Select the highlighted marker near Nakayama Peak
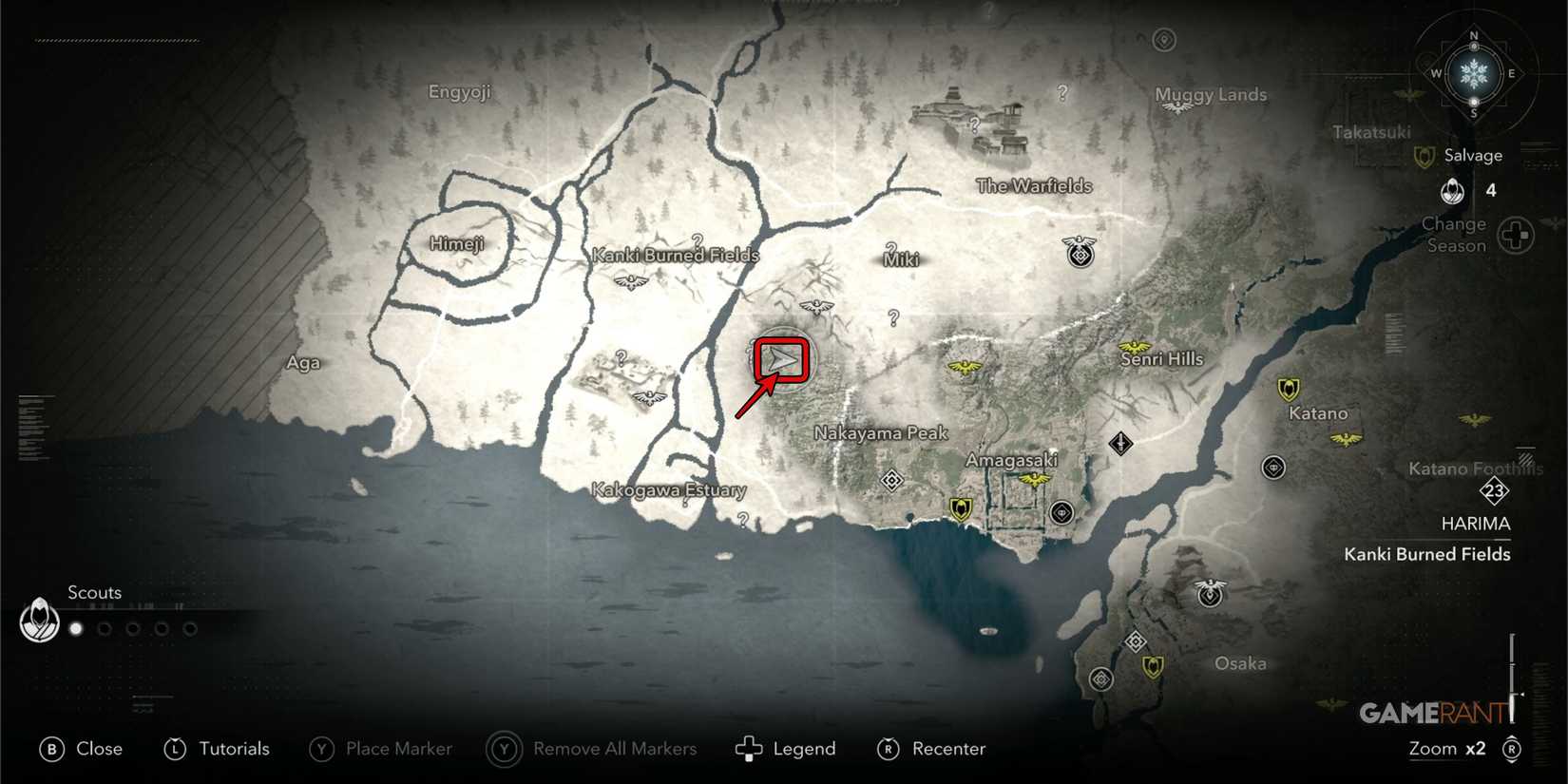Image resolution: width=1568 pixels, height=784 pixels. tap(779, 359)
